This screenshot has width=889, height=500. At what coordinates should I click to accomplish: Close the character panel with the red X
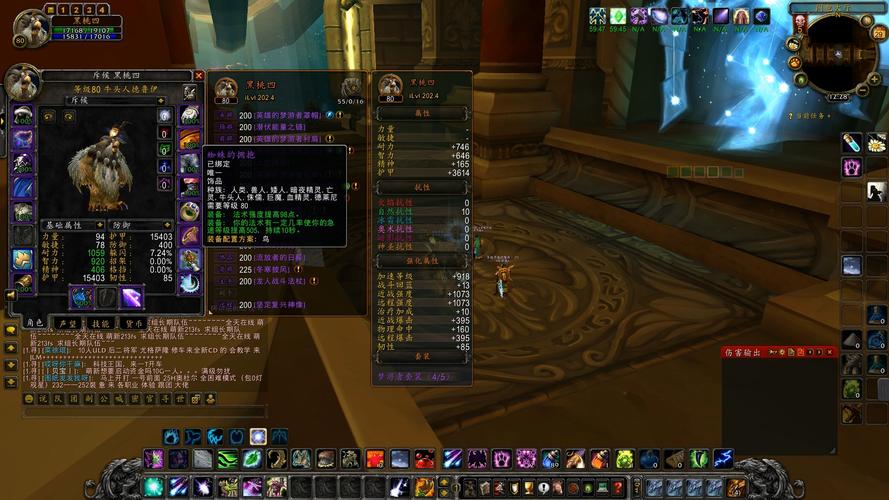(x=198, y=75)
